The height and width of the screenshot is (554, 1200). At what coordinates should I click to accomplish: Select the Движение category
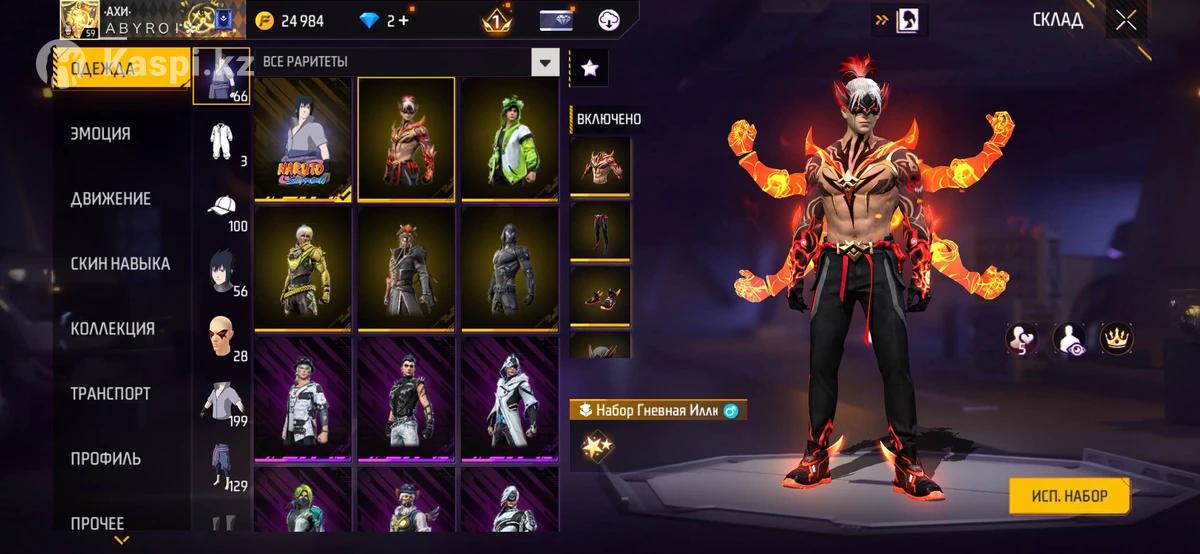pyautogui.click(x=110, y=199)
